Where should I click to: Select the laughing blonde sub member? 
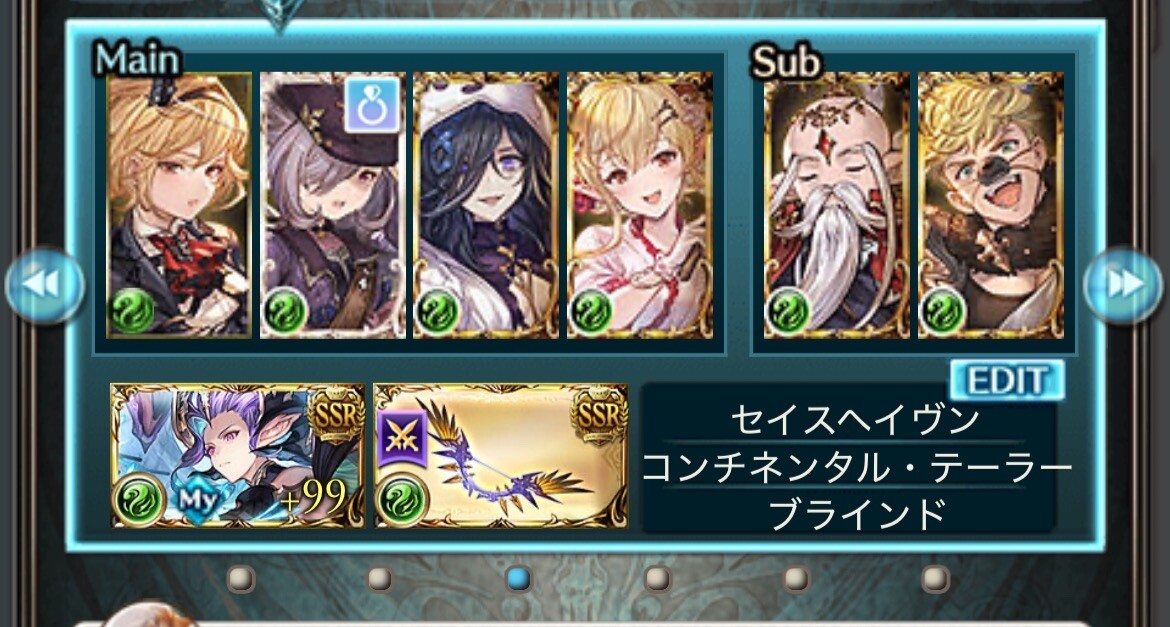pos(990,205)
